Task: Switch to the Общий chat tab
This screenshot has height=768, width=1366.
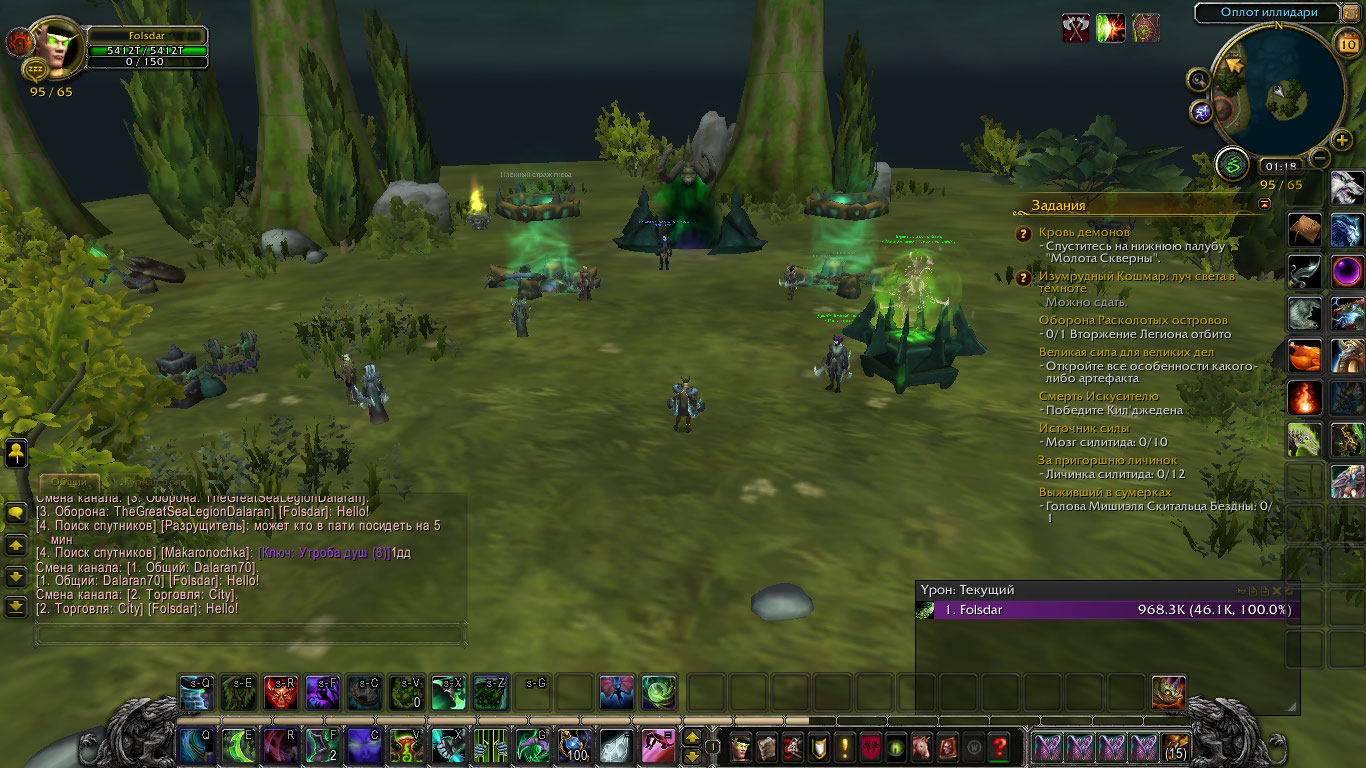Action: [70, 483]
